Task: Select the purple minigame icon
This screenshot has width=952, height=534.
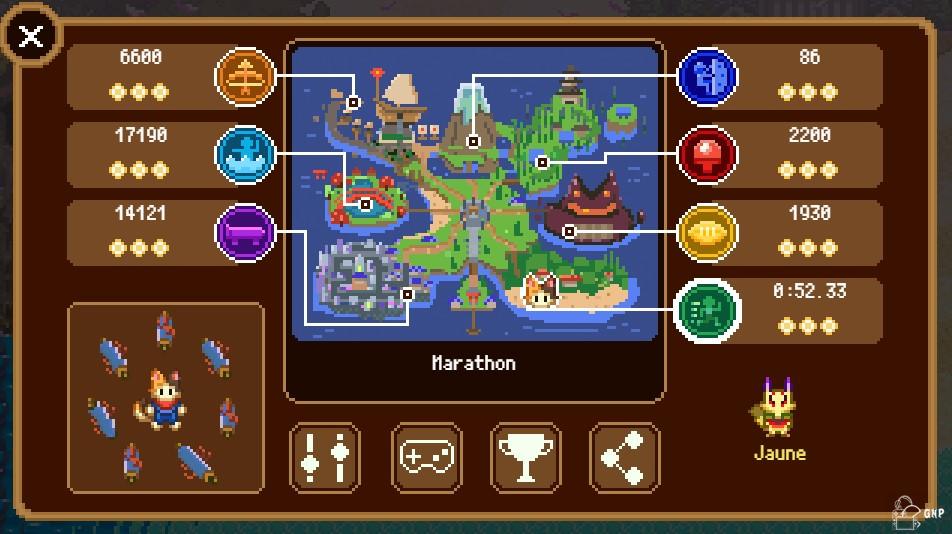Action: click(245, 232)
